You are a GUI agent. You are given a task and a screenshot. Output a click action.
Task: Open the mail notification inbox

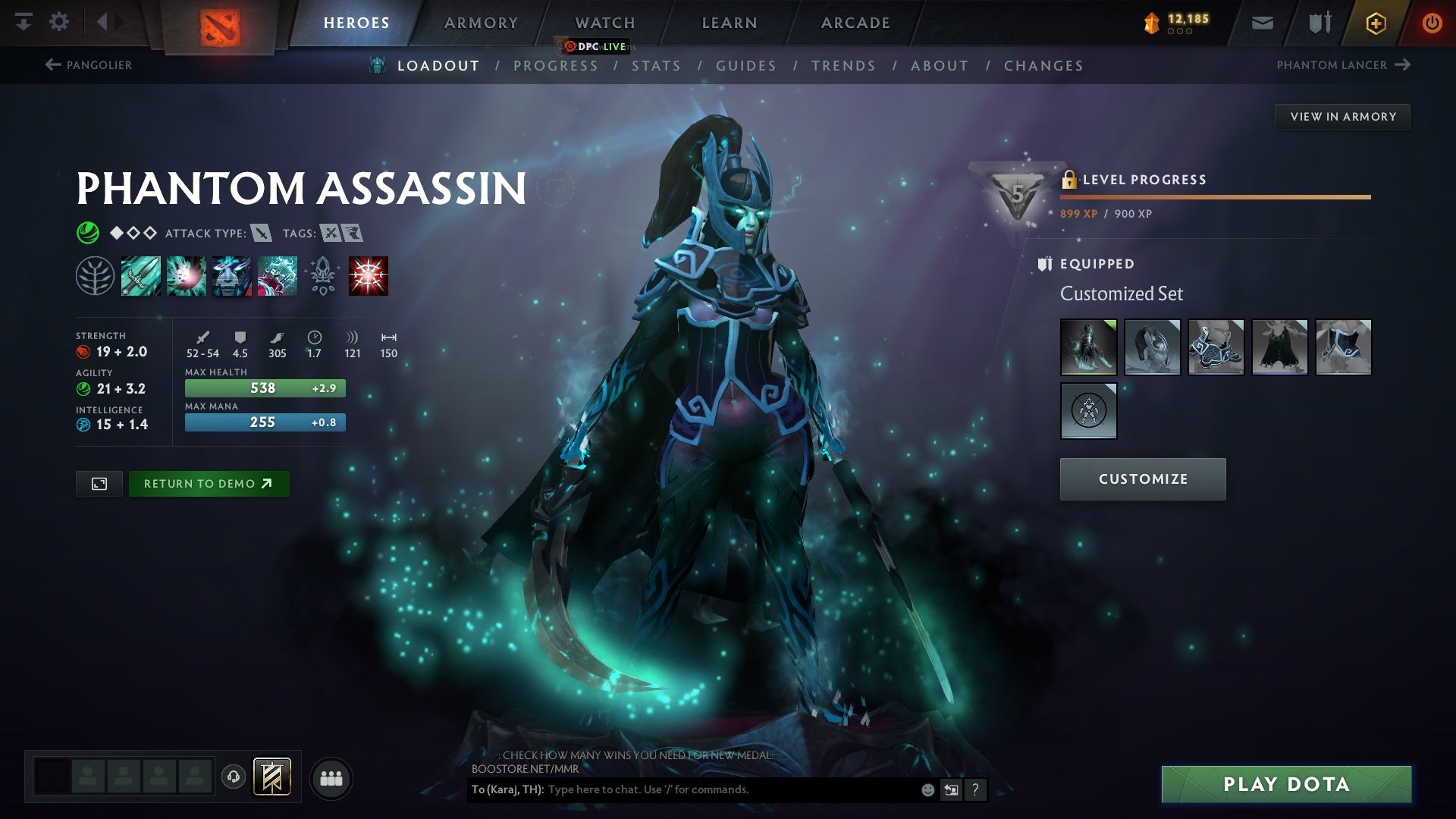pos(1261,23)
